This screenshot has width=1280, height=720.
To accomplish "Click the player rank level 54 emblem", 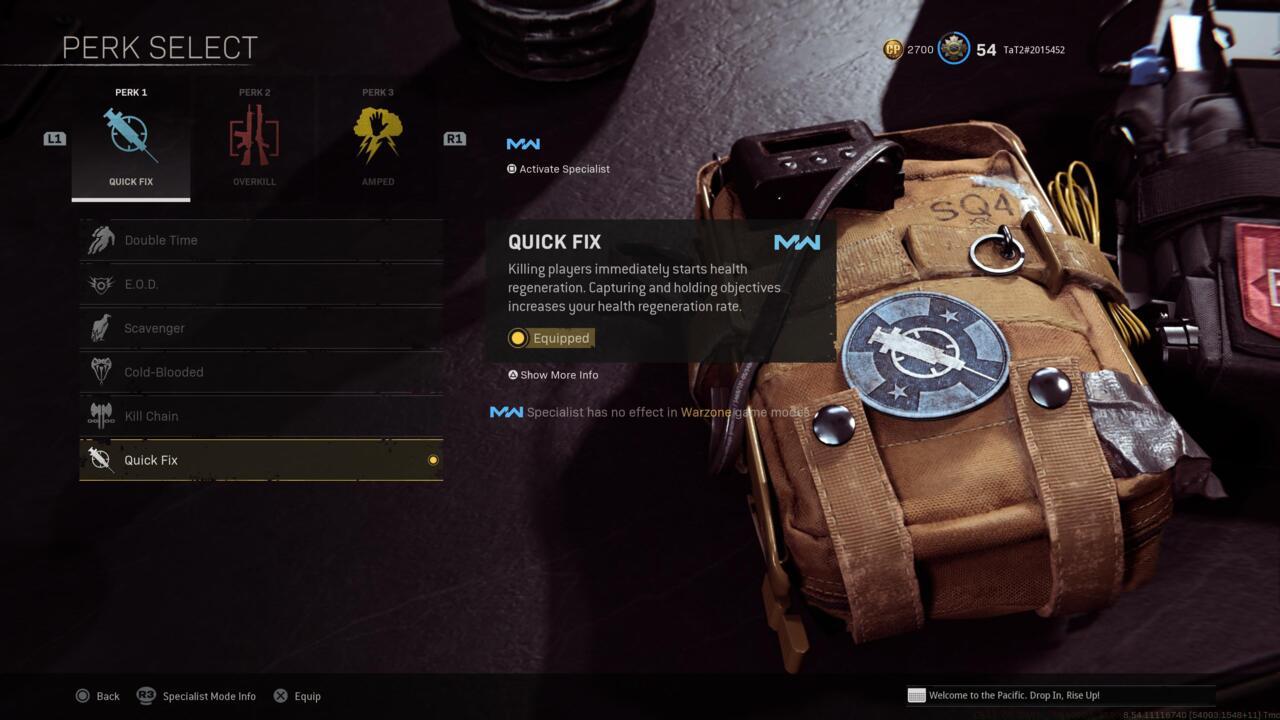I will (953, 48).
